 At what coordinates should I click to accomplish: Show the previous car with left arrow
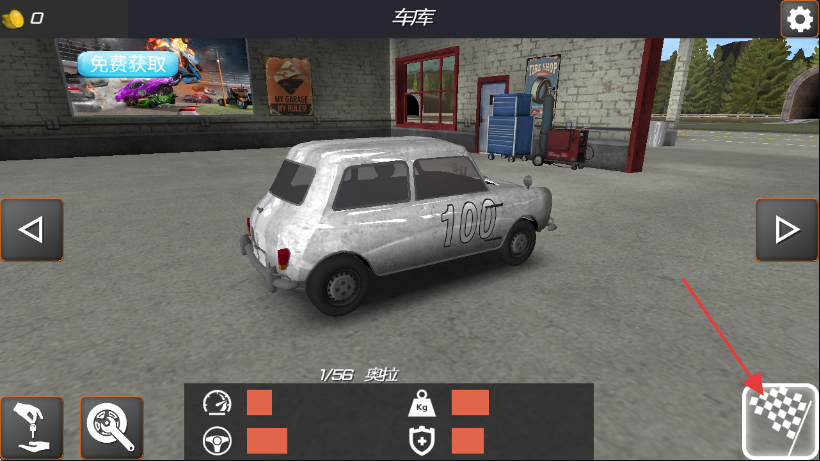tap(32, 230)
